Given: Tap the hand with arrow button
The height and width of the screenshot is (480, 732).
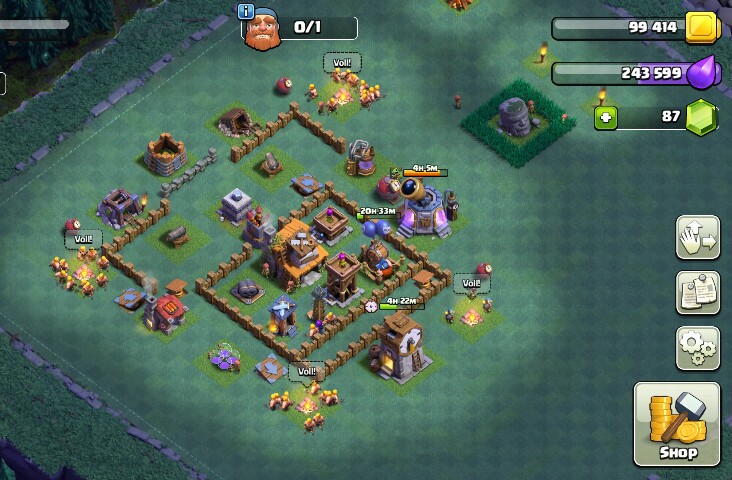Looking at the screenshot, I should (x=697, y=237).
